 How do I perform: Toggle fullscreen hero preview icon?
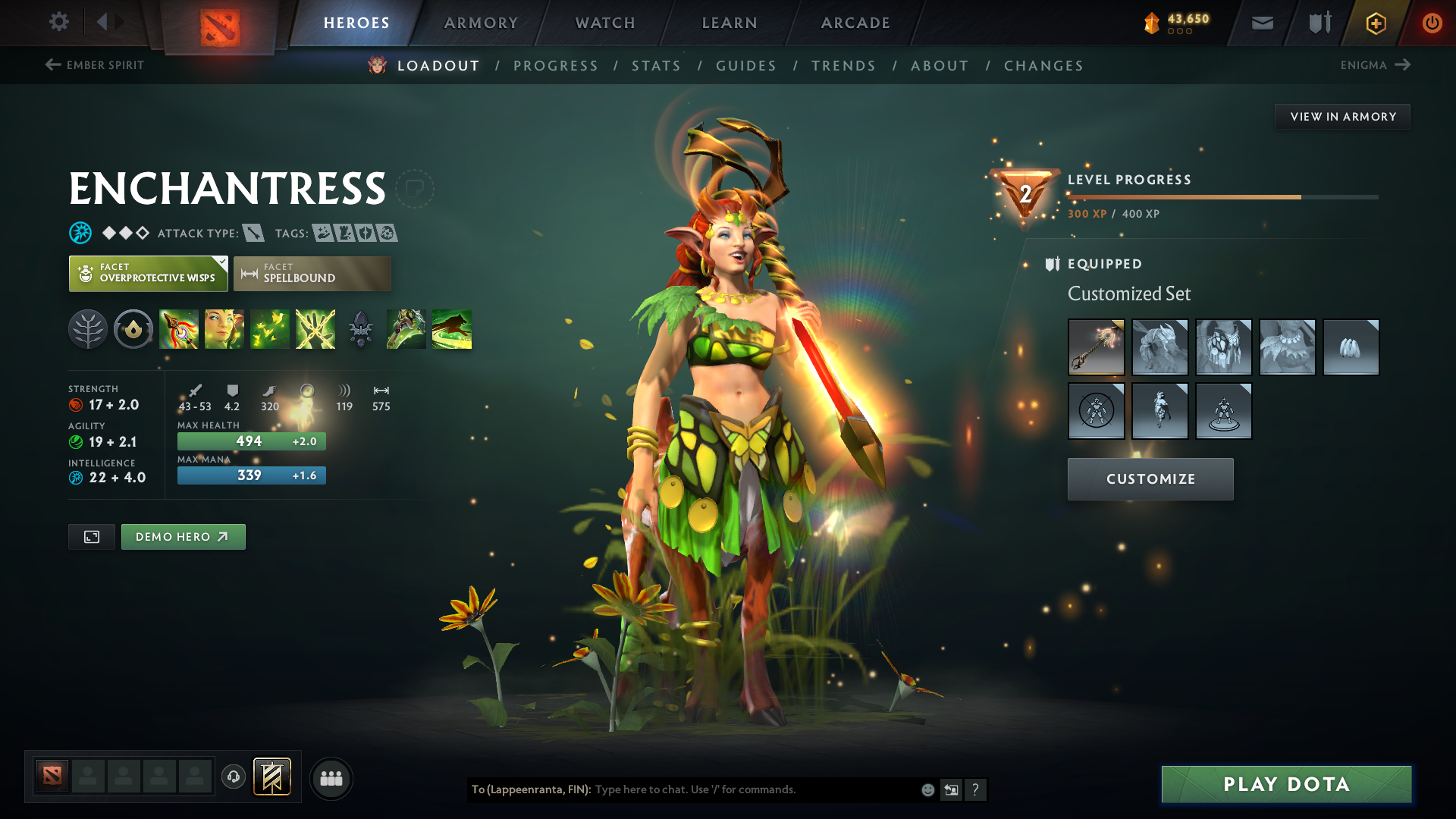(91, 536)
